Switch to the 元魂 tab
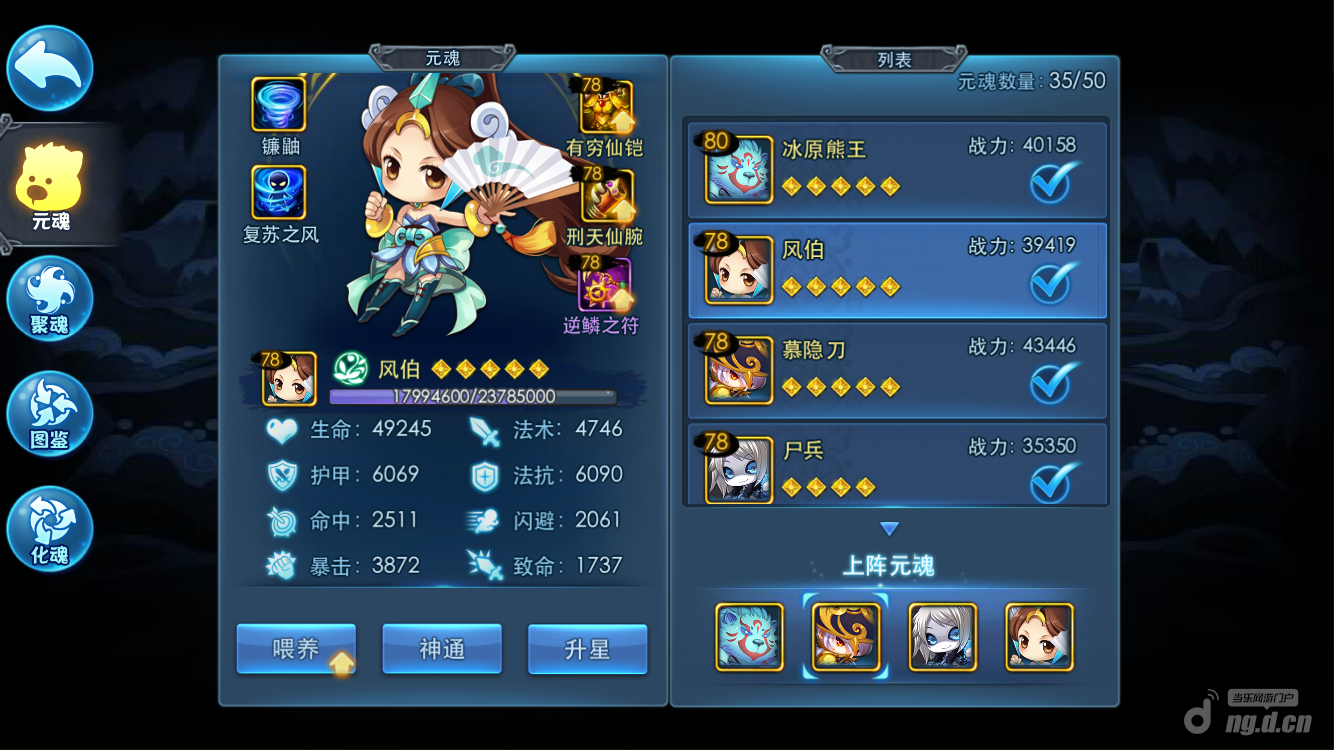The width and height of the screenshot is (1334, 750). pos(50,187)
